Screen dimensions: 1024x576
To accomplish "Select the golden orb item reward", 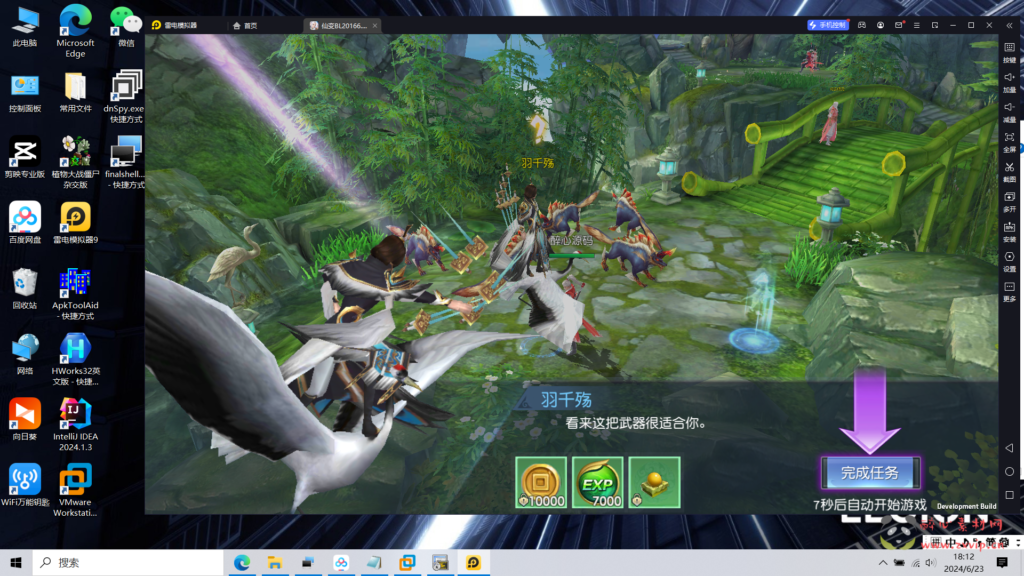I will point(654,482).
